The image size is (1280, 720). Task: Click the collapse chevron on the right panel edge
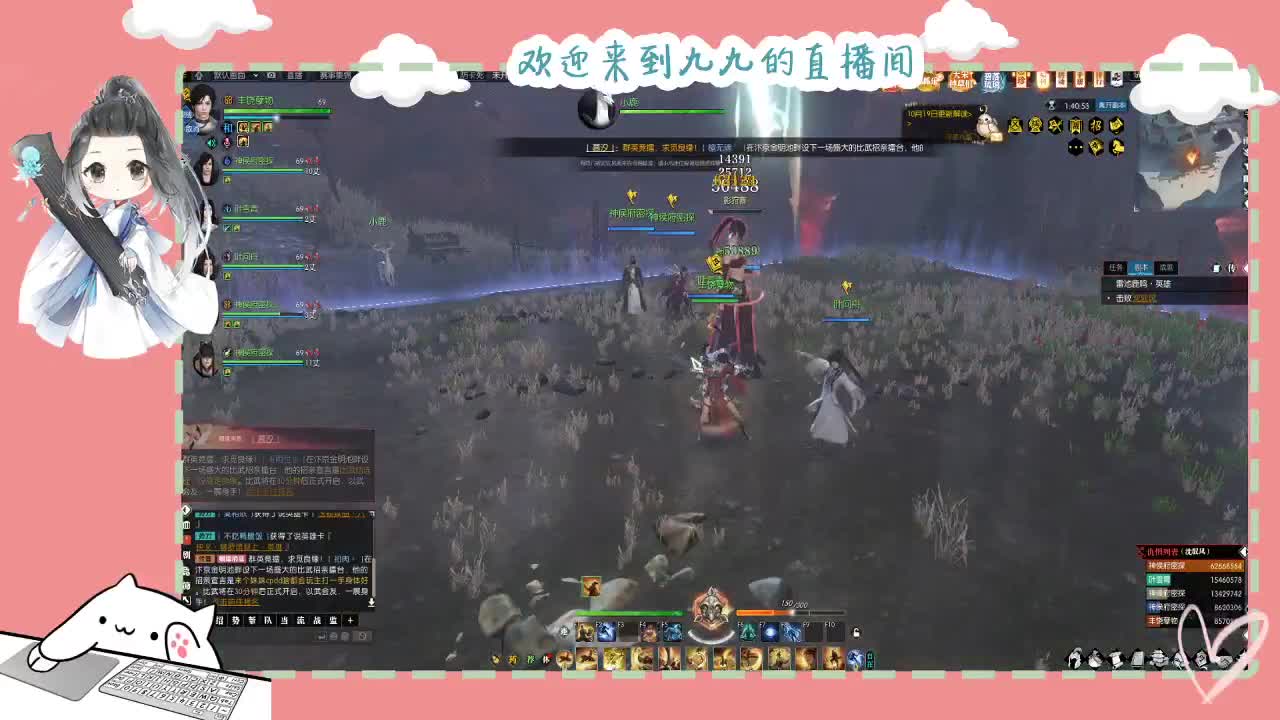[1246, 268]
